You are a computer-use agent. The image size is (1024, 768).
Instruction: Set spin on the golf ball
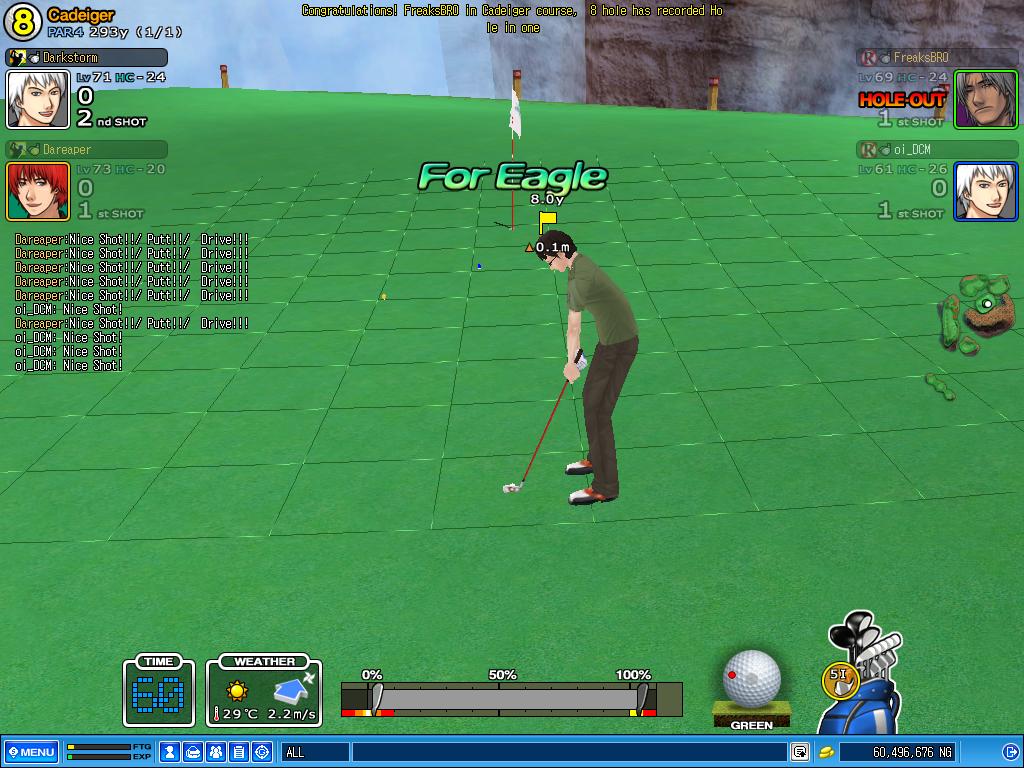752,678
